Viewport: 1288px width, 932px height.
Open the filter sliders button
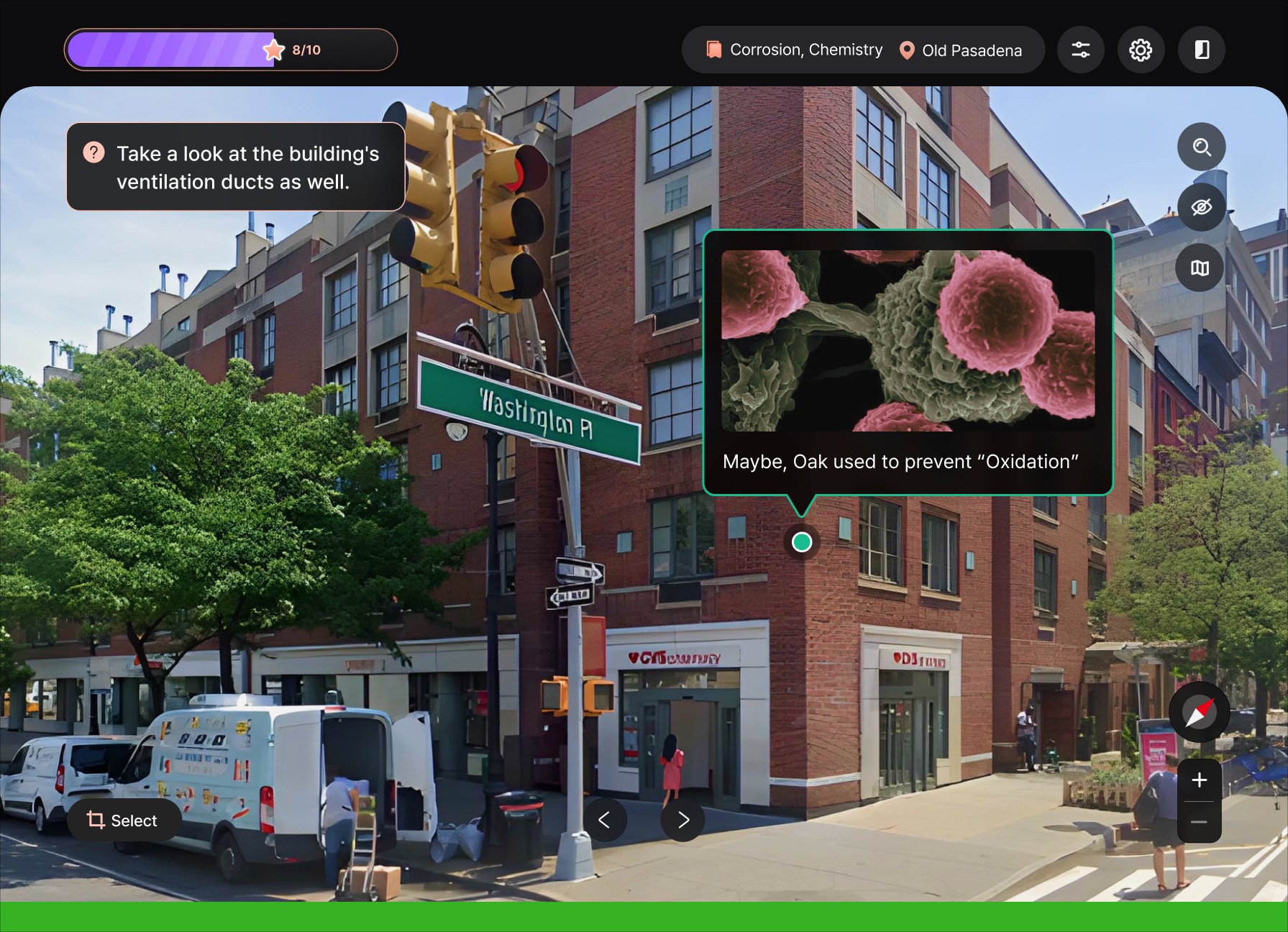click(x=1080, y=50)
